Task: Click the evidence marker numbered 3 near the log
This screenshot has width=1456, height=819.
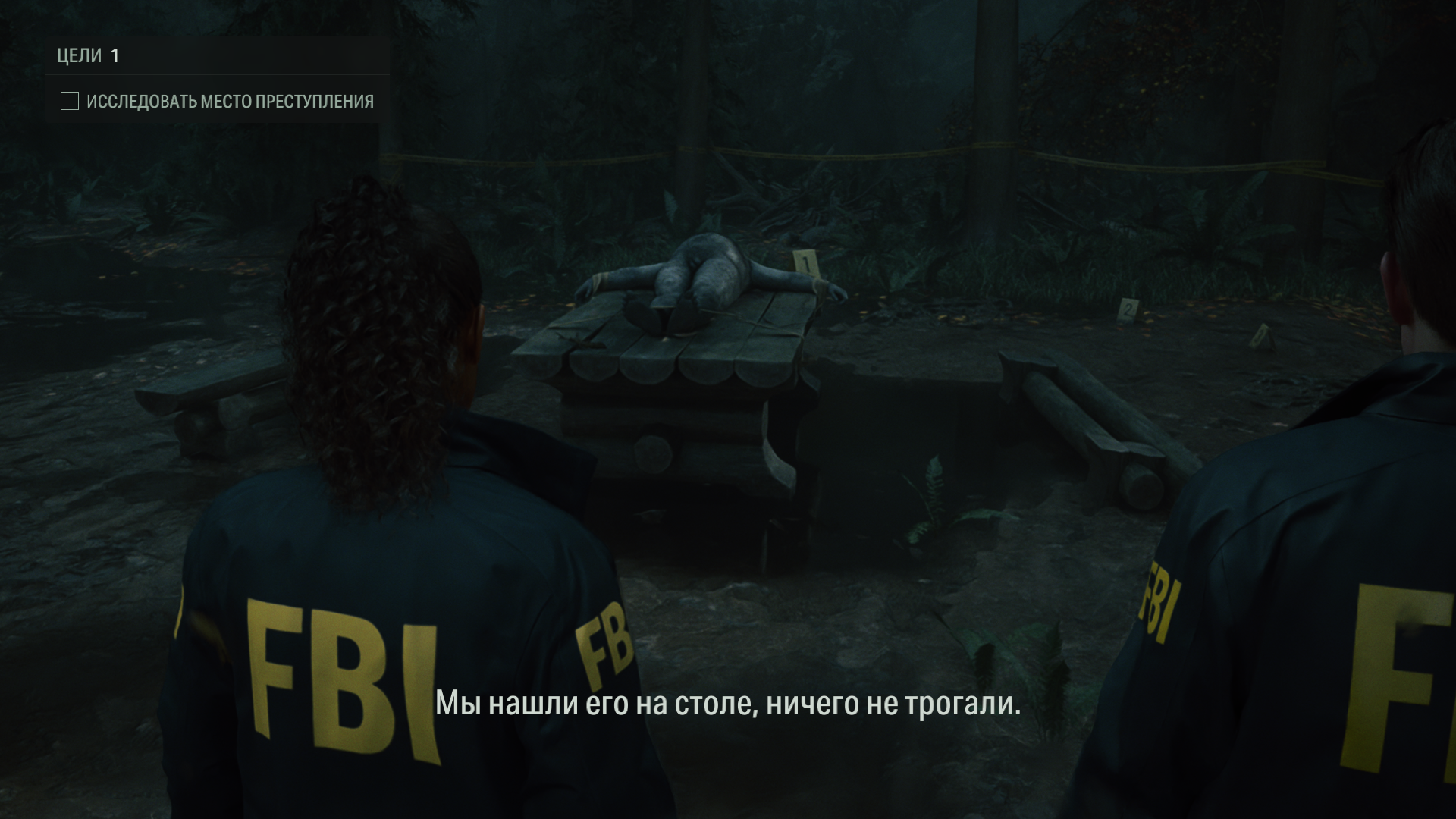Action: (1260, 334)
